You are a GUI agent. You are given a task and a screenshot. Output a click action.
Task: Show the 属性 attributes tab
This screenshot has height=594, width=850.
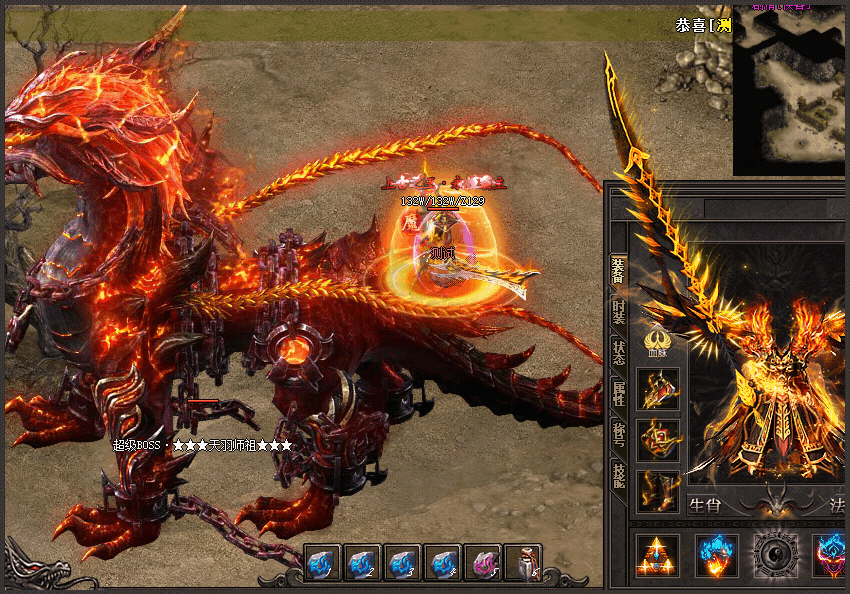[x=619, y=392]
